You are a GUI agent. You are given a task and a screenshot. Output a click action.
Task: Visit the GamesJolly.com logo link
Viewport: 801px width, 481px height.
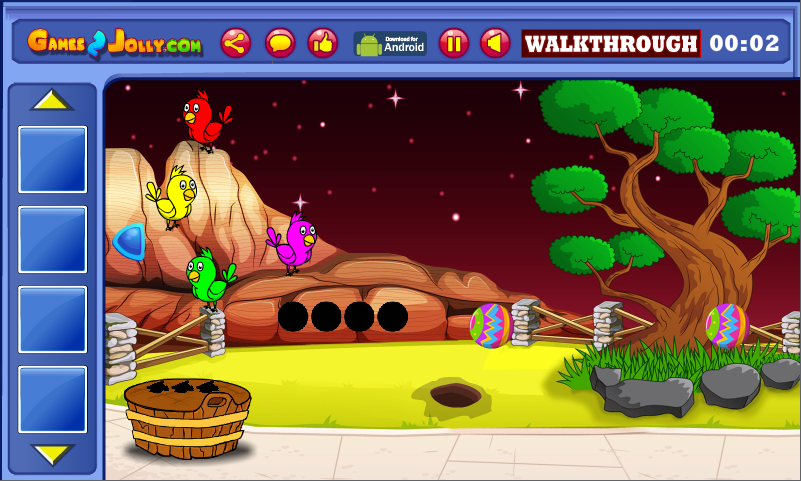(x=115, y=43)
